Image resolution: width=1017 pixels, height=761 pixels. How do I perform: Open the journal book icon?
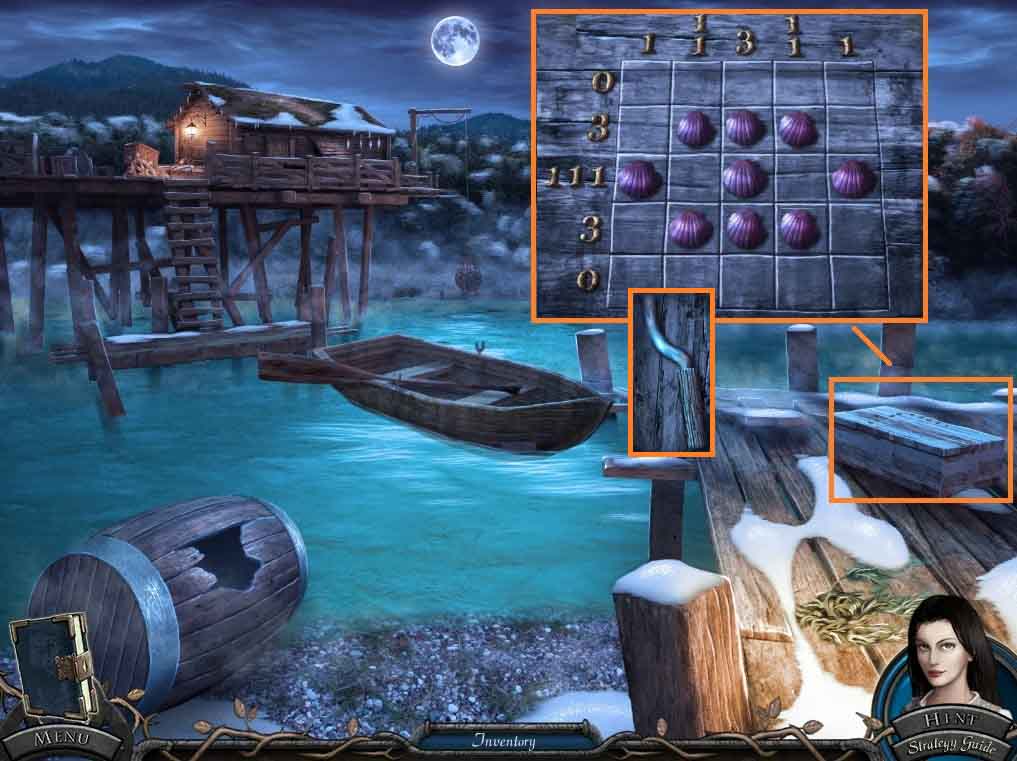[x=50, y=670]
